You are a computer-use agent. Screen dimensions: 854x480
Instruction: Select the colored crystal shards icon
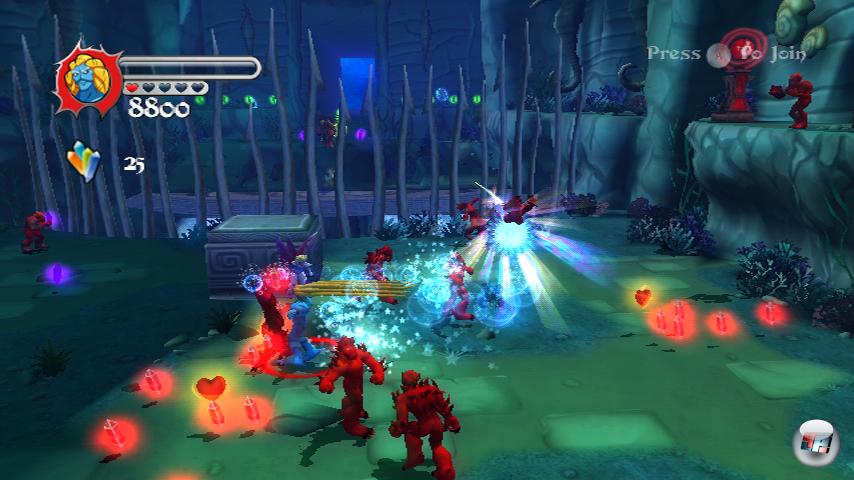84,161
